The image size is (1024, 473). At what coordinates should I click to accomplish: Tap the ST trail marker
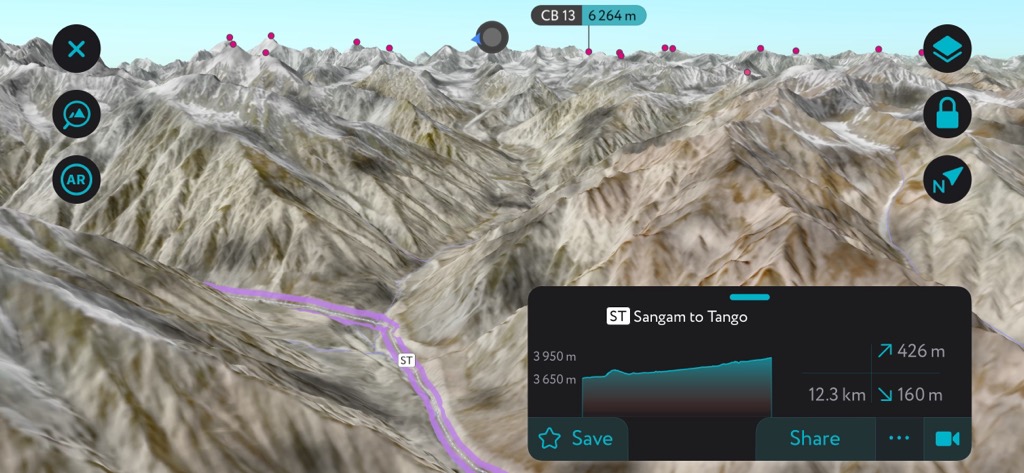pyautogui.click(x=406, y=360)
